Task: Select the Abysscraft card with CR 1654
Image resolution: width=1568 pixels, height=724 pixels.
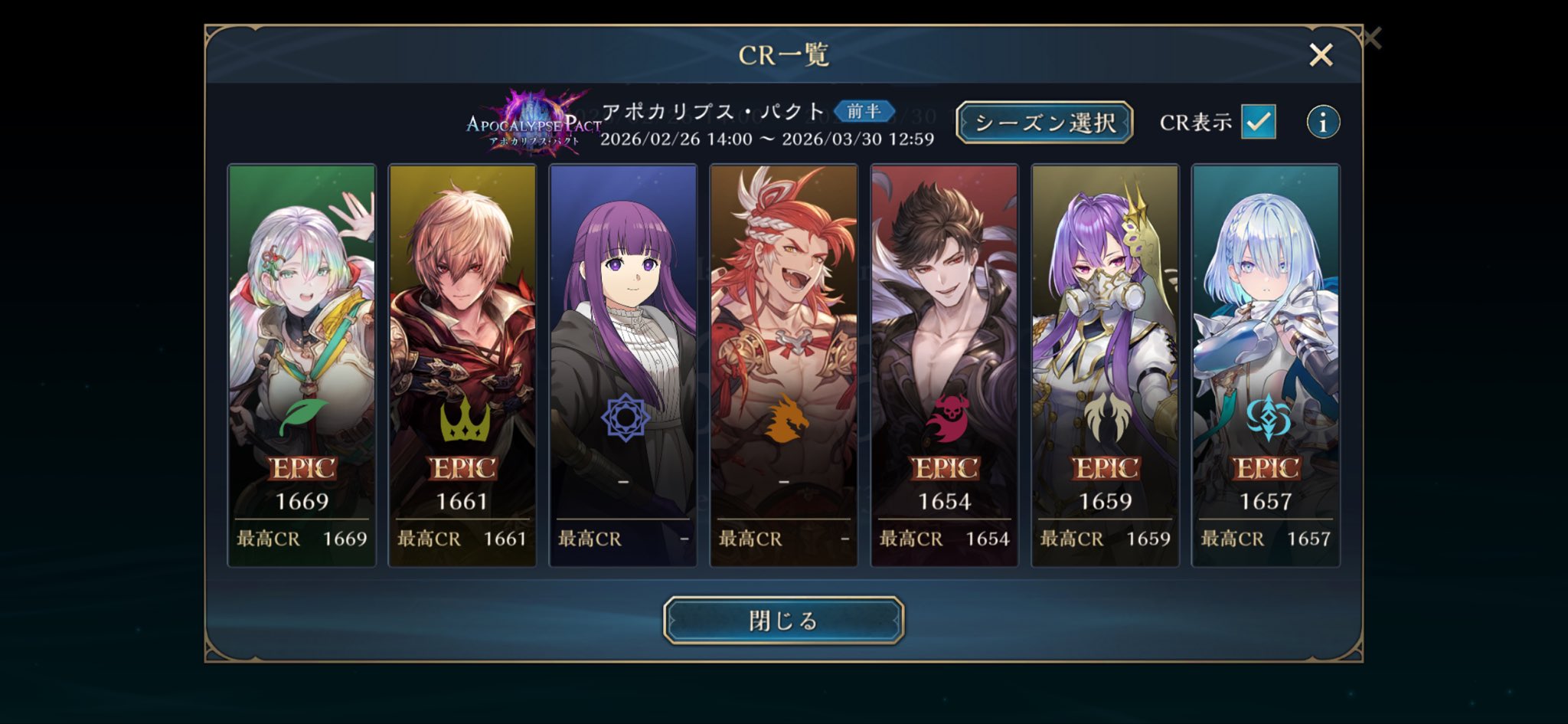Action: (x=944, y=365)
